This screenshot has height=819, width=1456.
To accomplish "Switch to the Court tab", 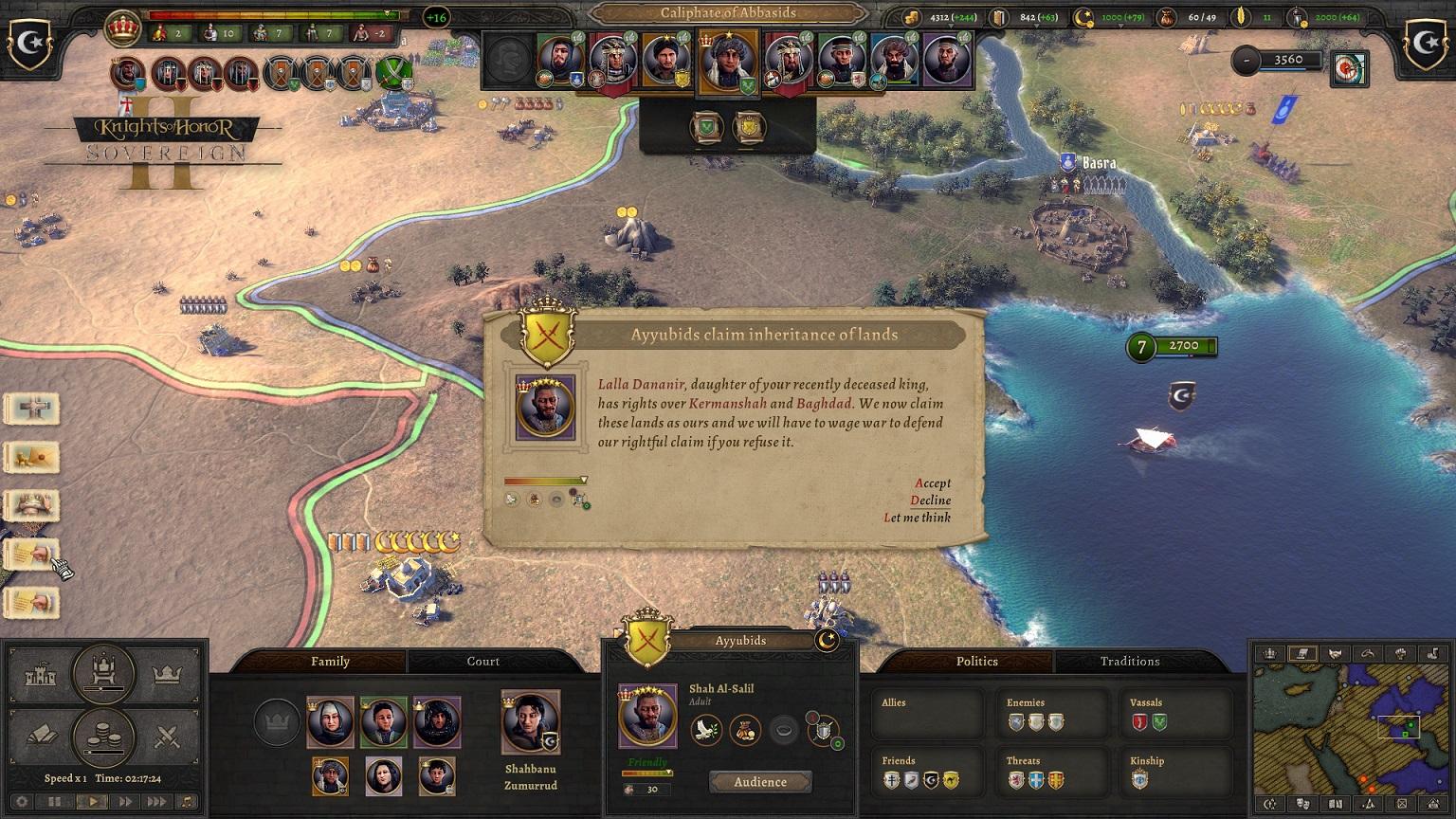I will [482, 662].
